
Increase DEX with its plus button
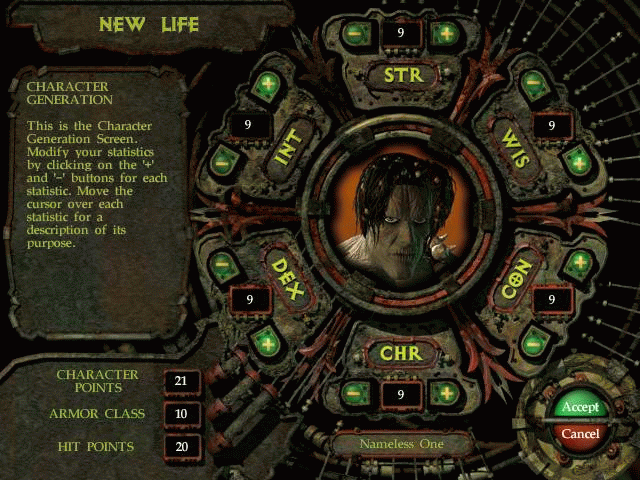tap(266, 342)
